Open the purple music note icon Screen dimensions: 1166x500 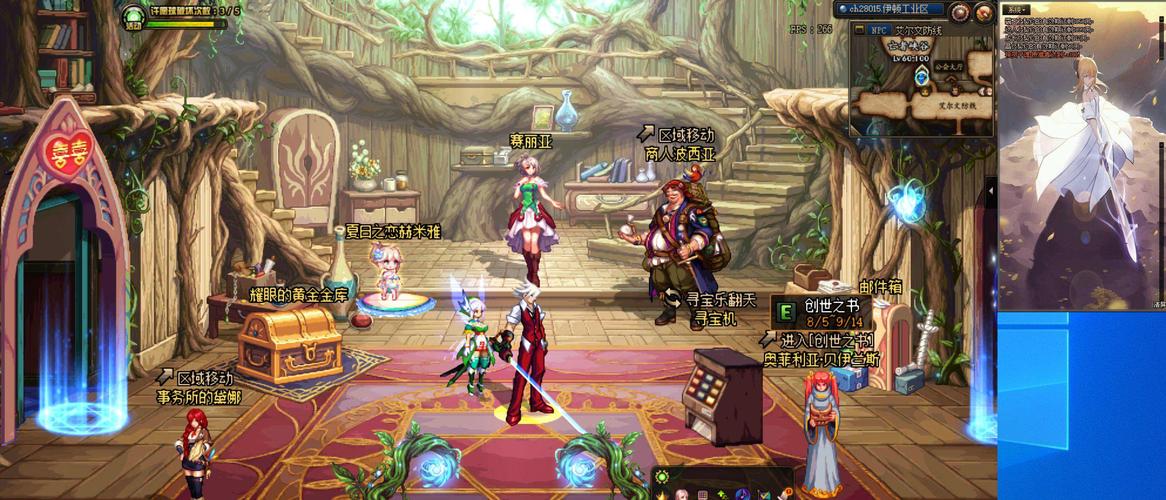pos(743,494)
